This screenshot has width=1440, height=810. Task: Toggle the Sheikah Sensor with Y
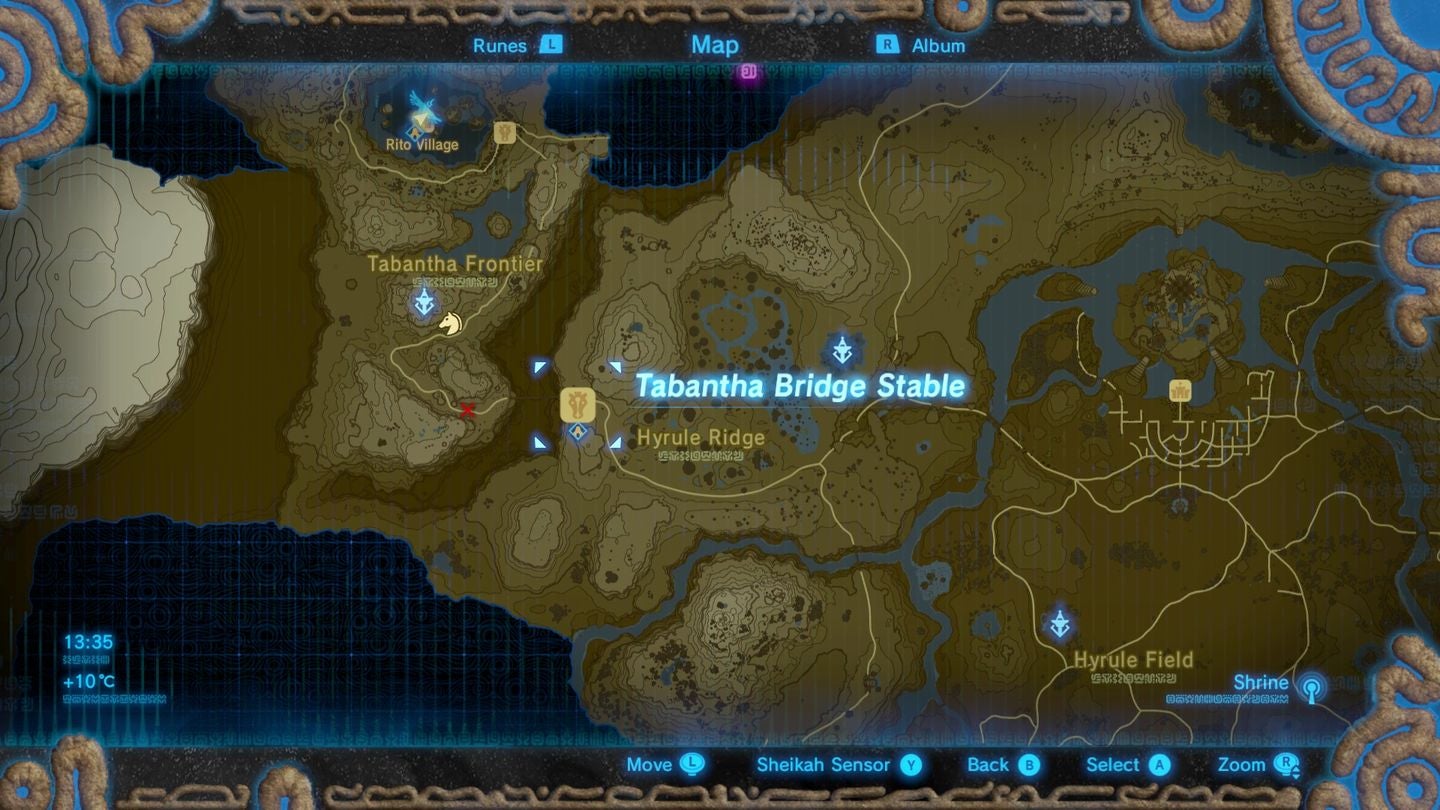tap(913, 765)
